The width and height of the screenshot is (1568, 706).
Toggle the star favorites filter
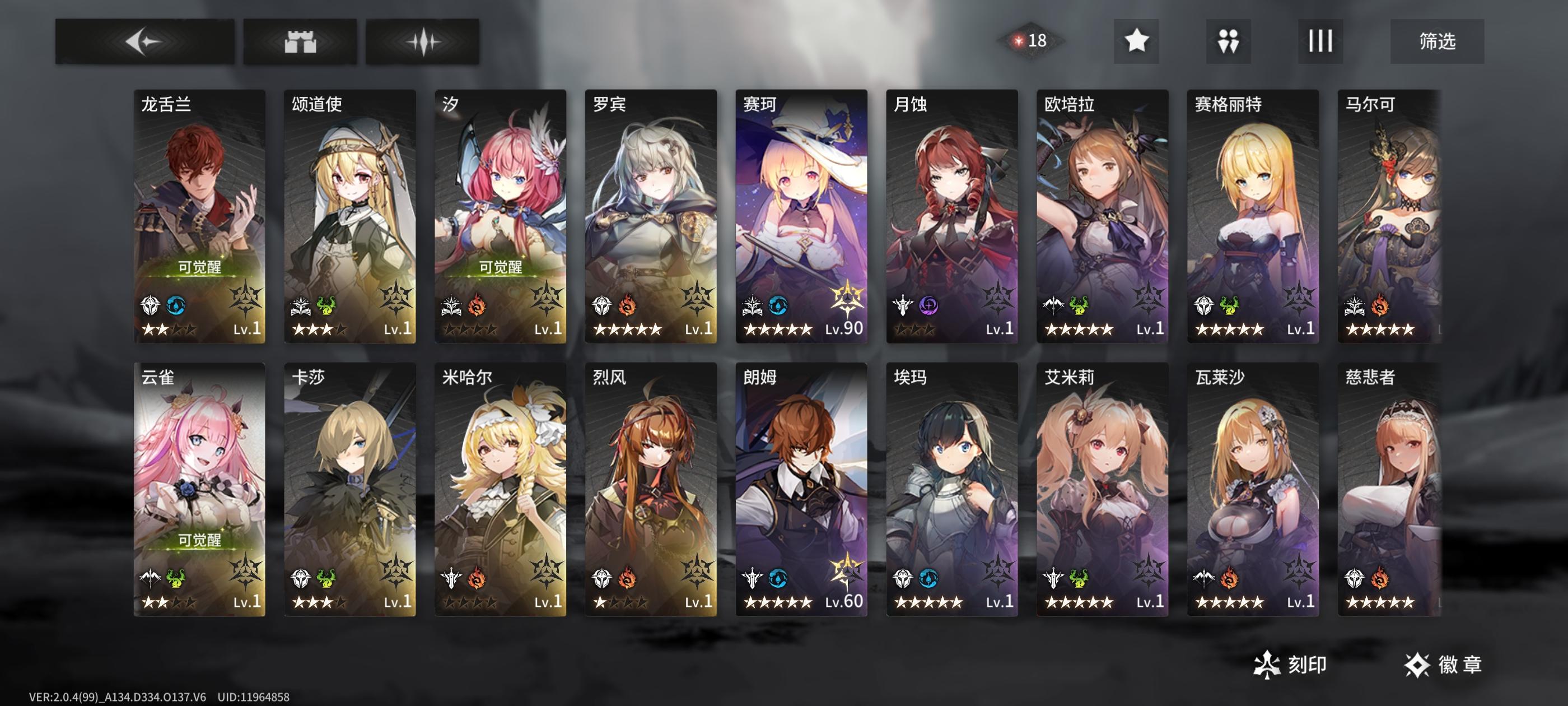[1135, 41]
